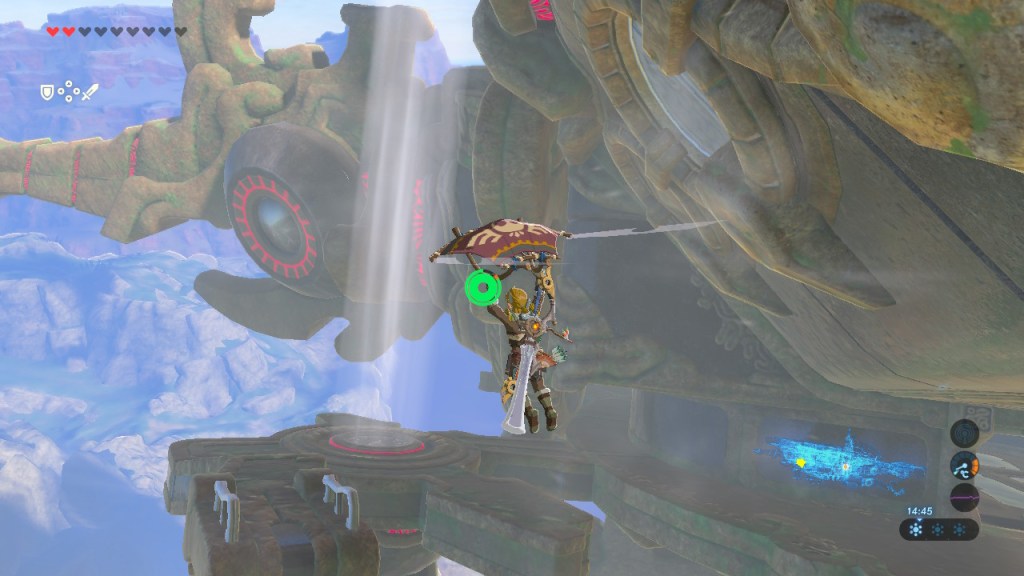1024x576 pixels.
Task: Click the temperature gauge icon
Action: 964,465
